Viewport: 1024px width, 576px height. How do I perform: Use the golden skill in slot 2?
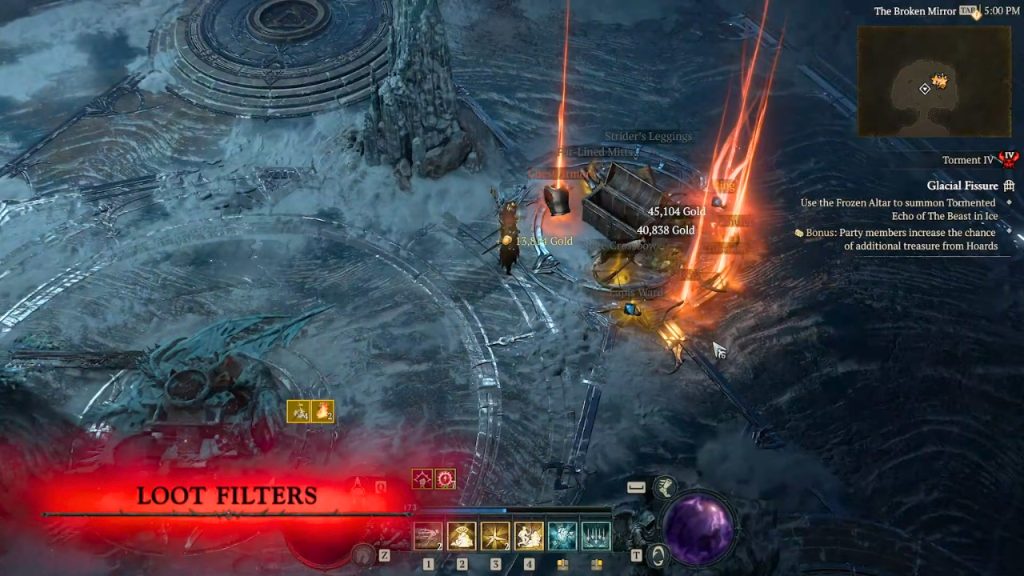tap(462, 537)
